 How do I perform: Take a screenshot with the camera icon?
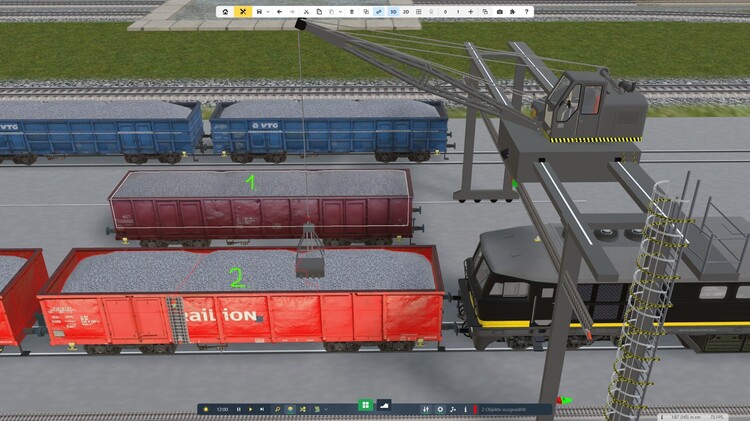tap(499, 11)
